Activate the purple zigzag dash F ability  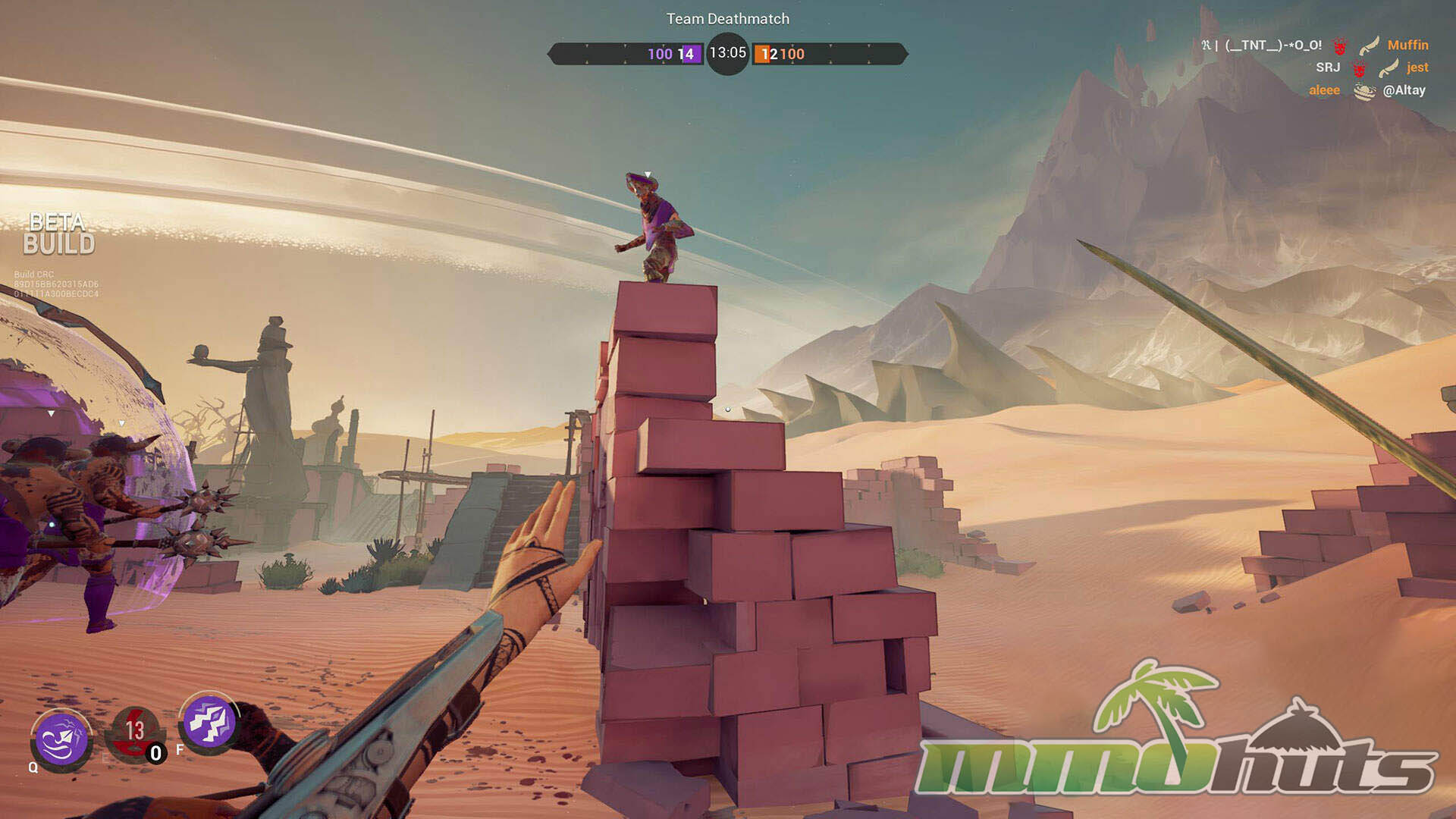(209, 722)
